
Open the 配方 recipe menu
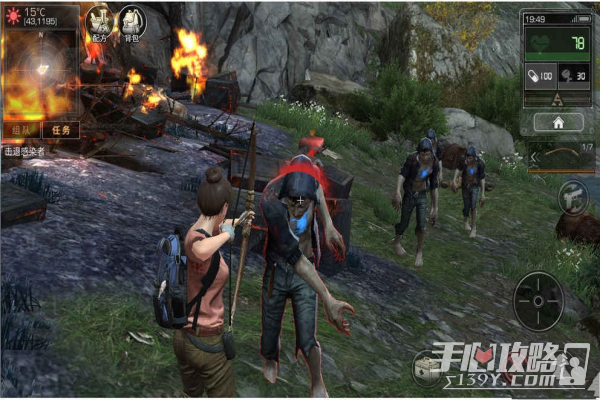coord(98,22)
